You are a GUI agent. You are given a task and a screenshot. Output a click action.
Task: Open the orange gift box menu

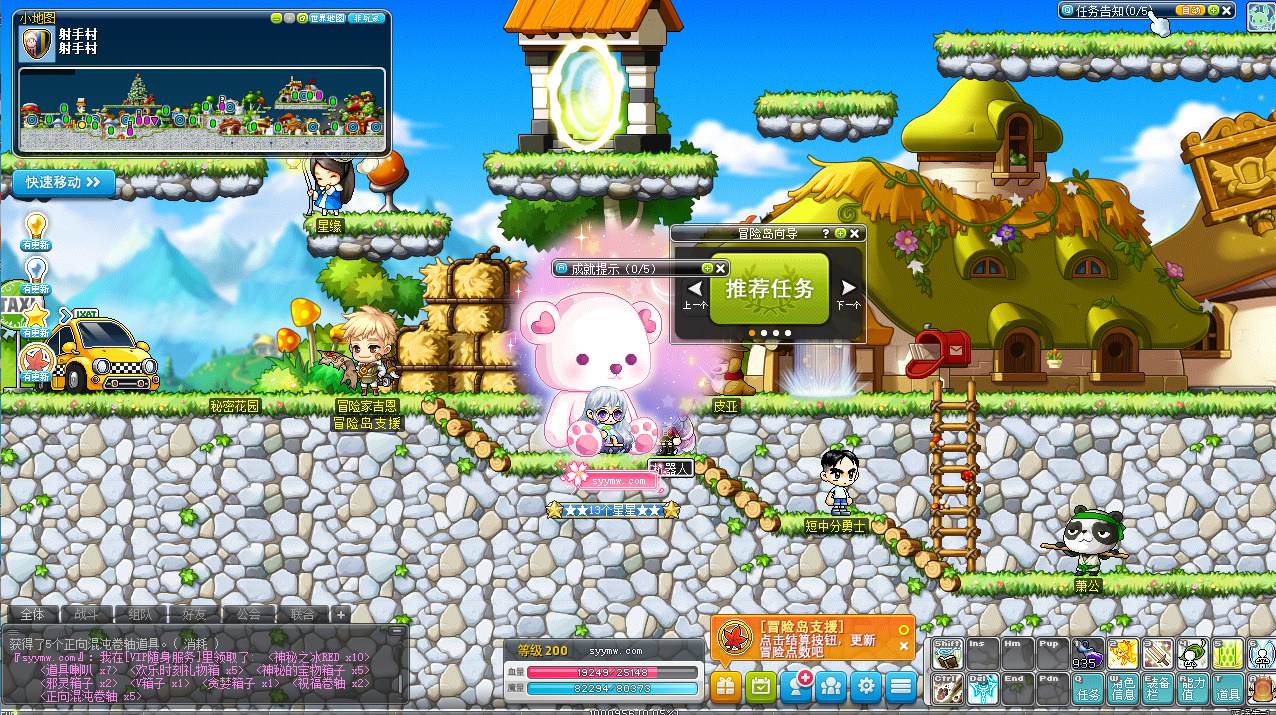(726, 686)
